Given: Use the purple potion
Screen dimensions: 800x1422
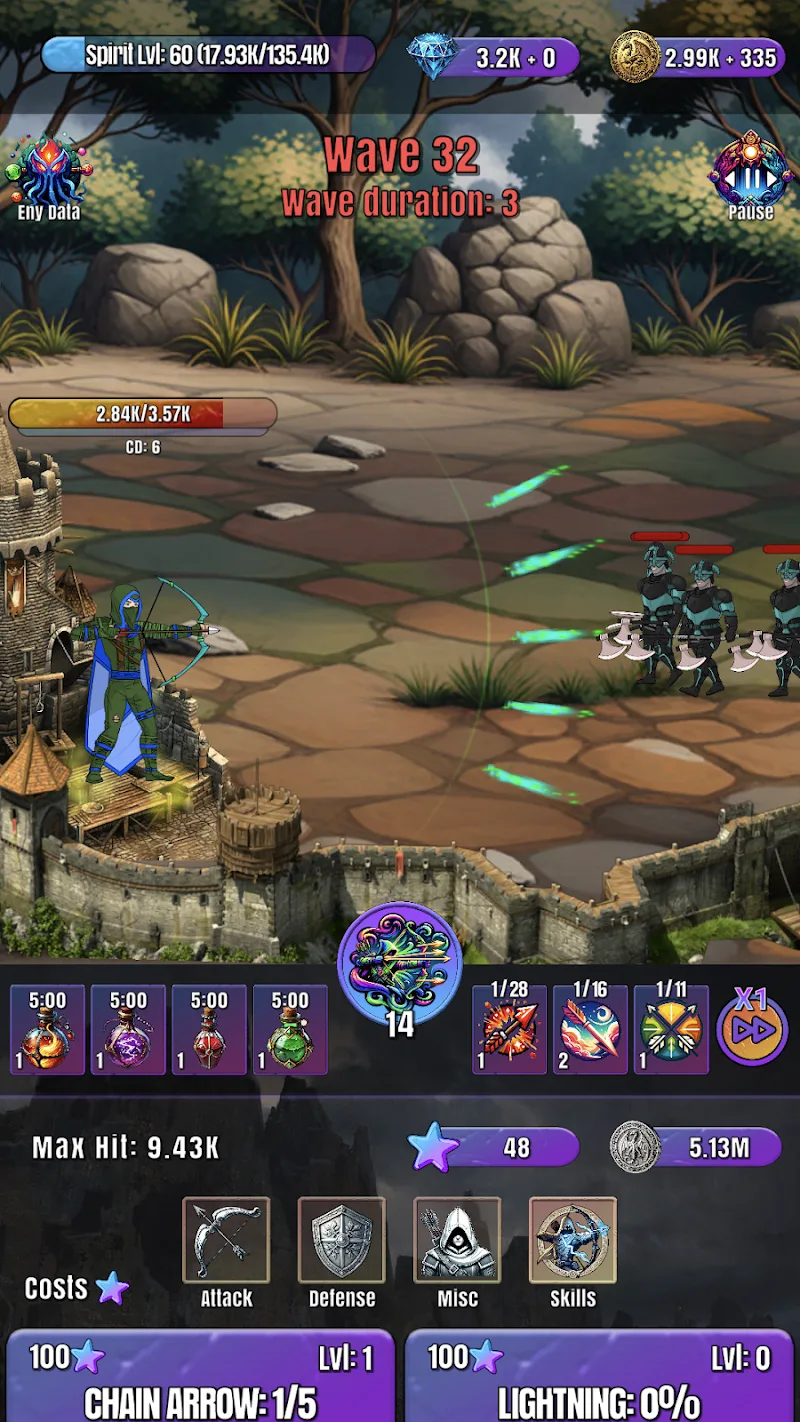Looking at the screenshot, I should pyautogui.click(x=128, y=1030).
